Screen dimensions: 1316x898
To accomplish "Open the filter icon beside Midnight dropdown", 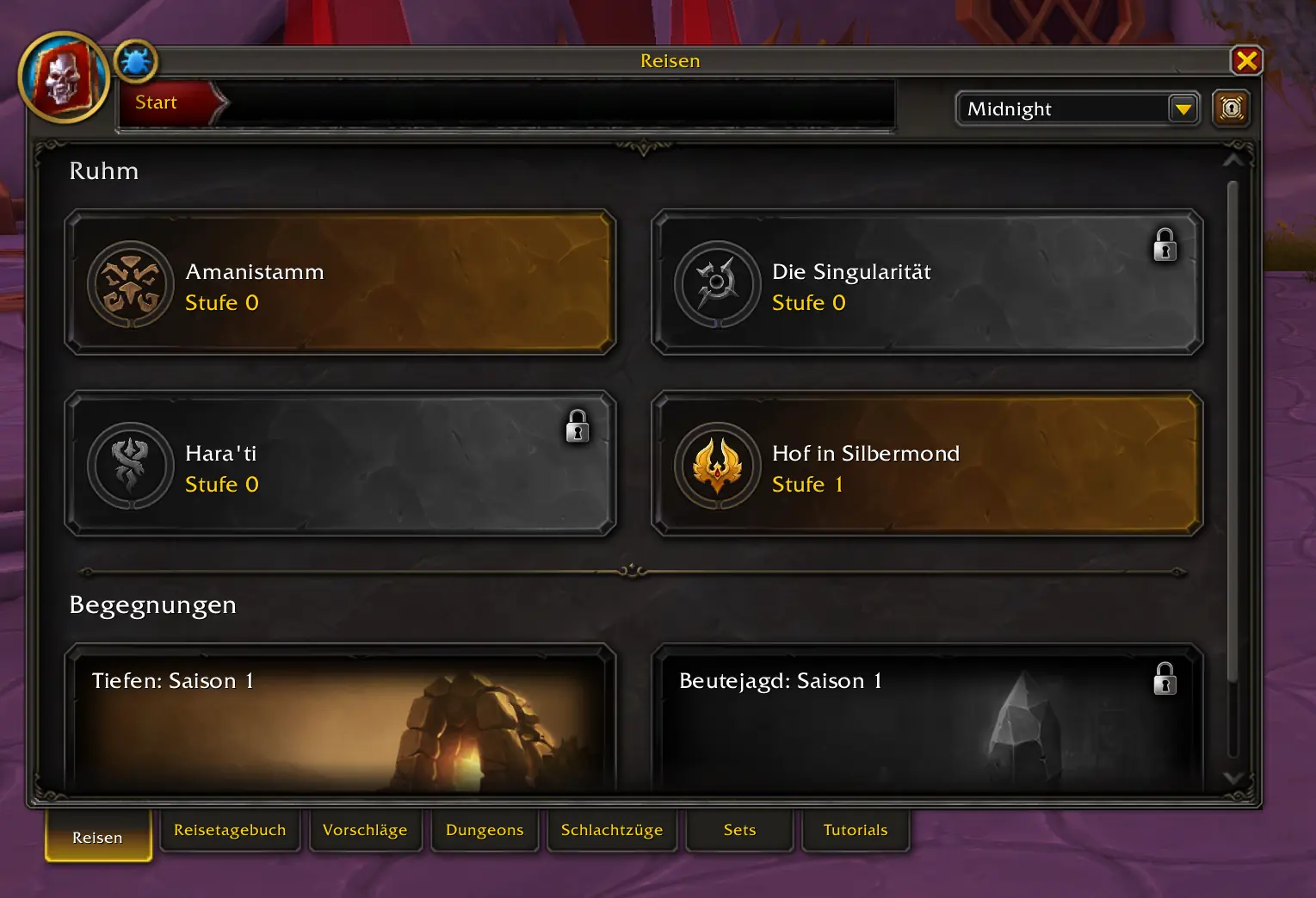I will click(x=1231, y=108).
